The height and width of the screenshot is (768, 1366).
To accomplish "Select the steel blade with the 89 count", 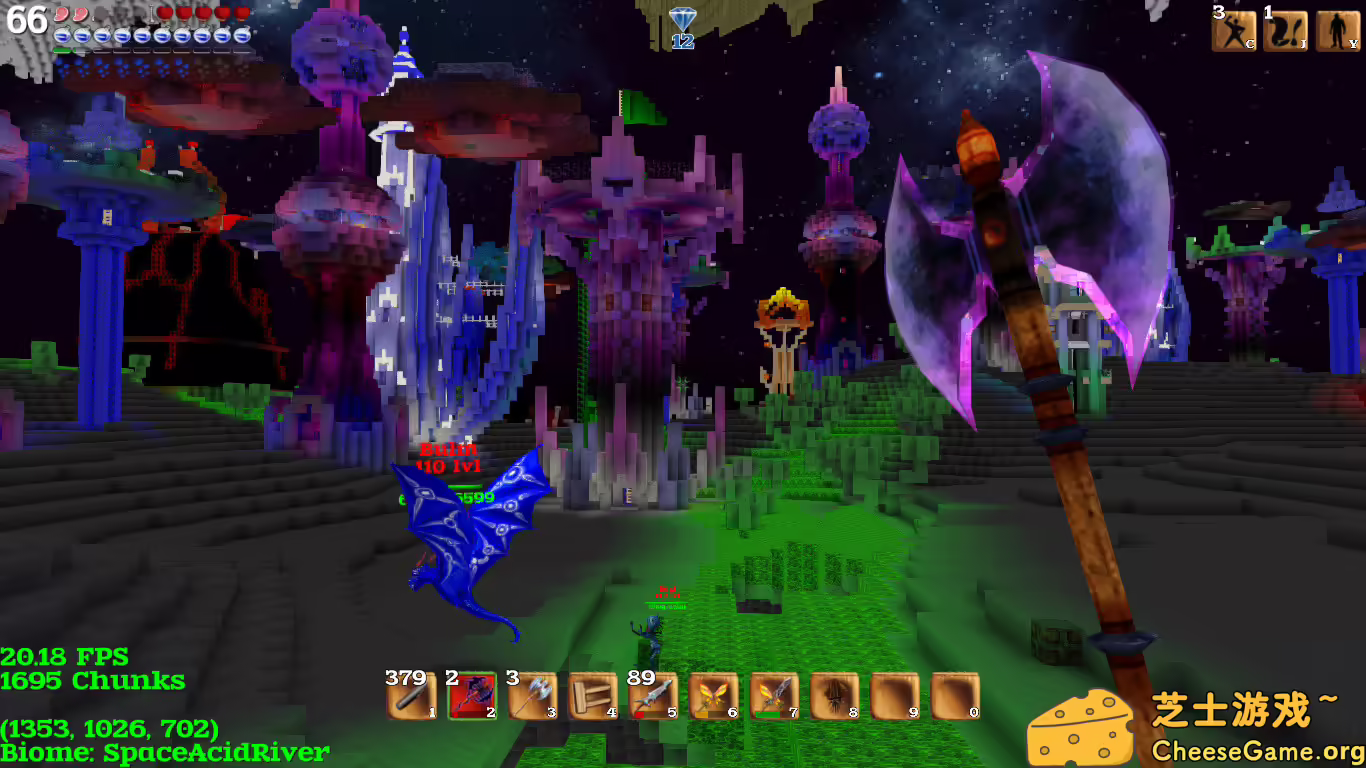I will [653, 696].
